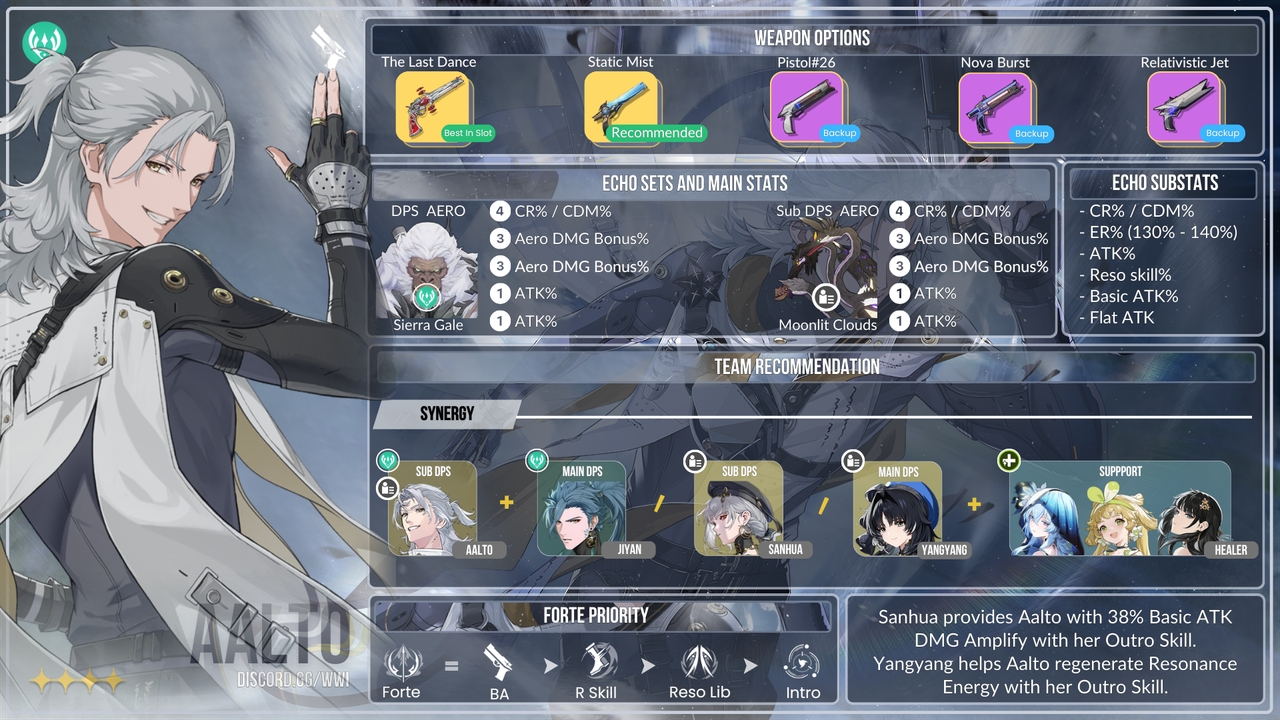Viewport: 1280px width, 720px height.
Task: Open the Moonlit Clouds echo portrait
Action: [827, 268]
